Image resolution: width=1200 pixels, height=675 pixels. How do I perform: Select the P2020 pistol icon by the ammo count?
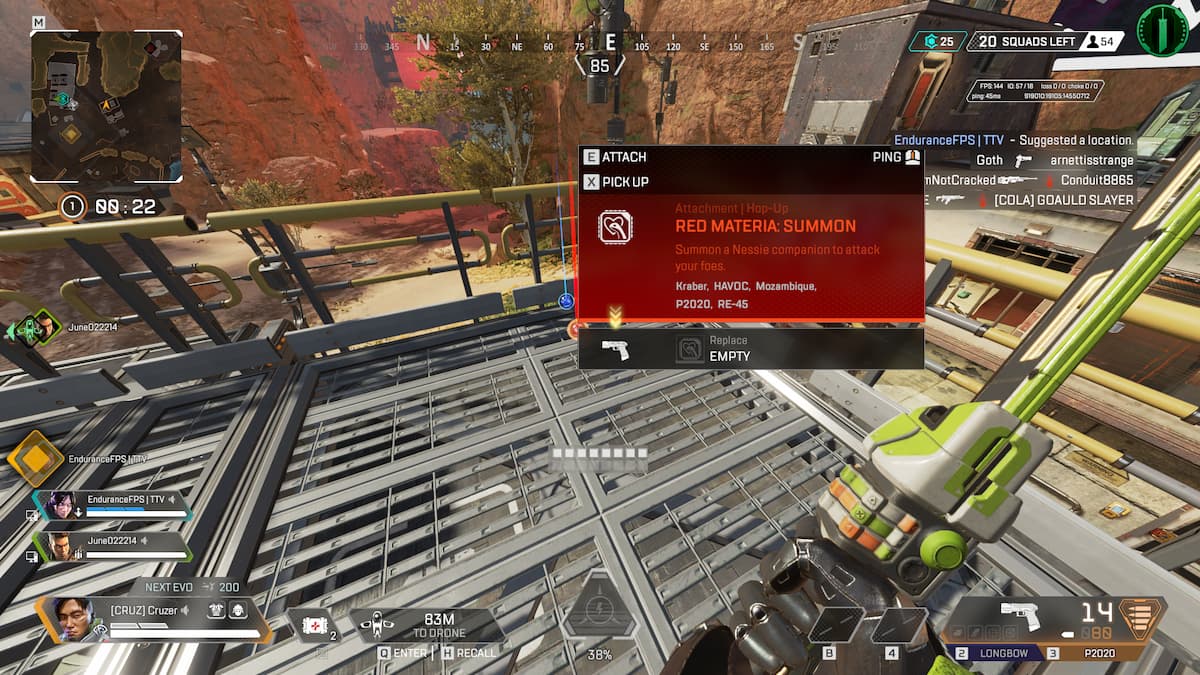point(1019,617)
